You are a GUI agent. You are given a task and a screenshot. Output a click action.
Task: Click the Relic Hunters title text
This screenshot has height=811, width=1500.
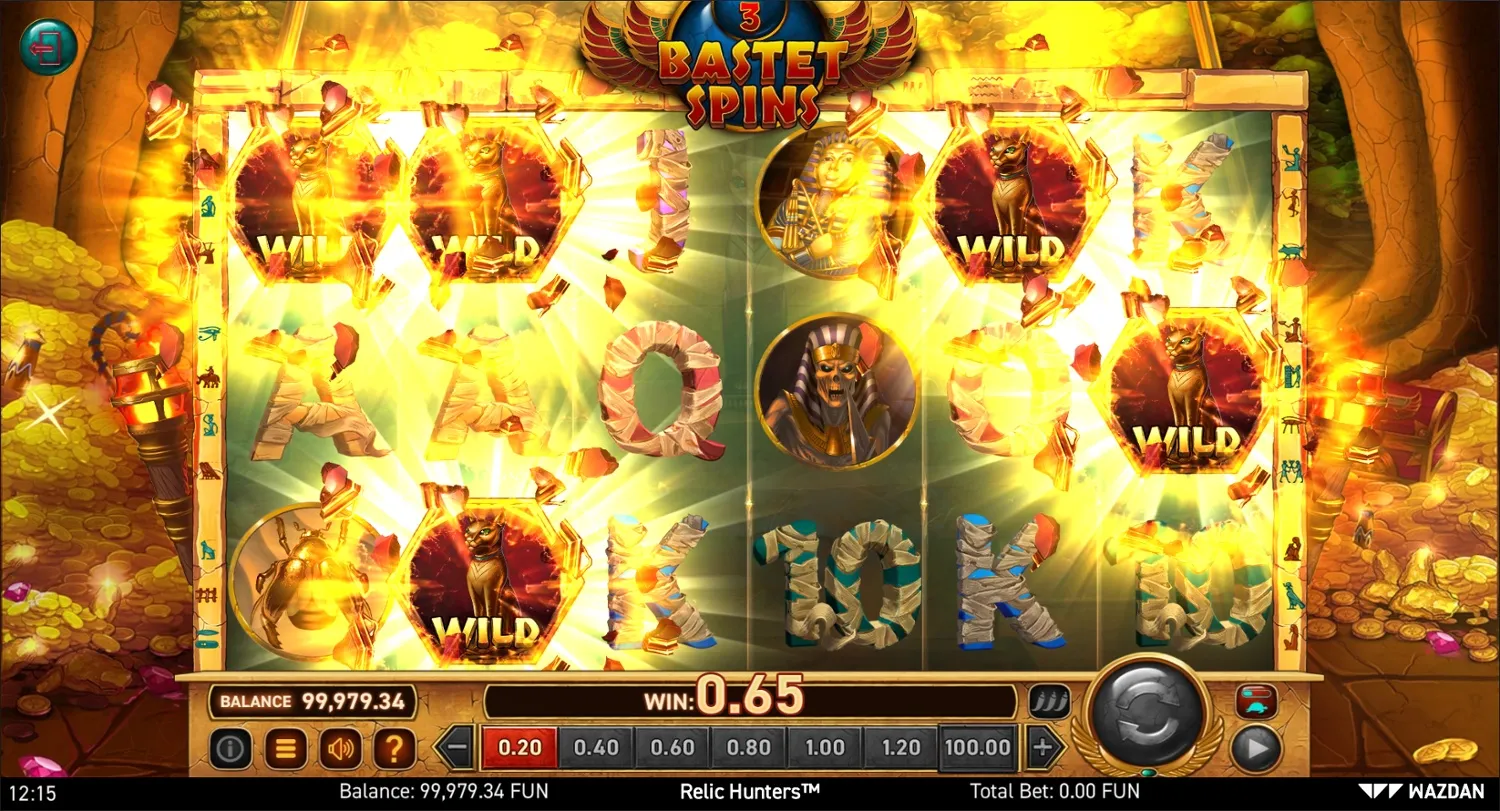point(749,791)
